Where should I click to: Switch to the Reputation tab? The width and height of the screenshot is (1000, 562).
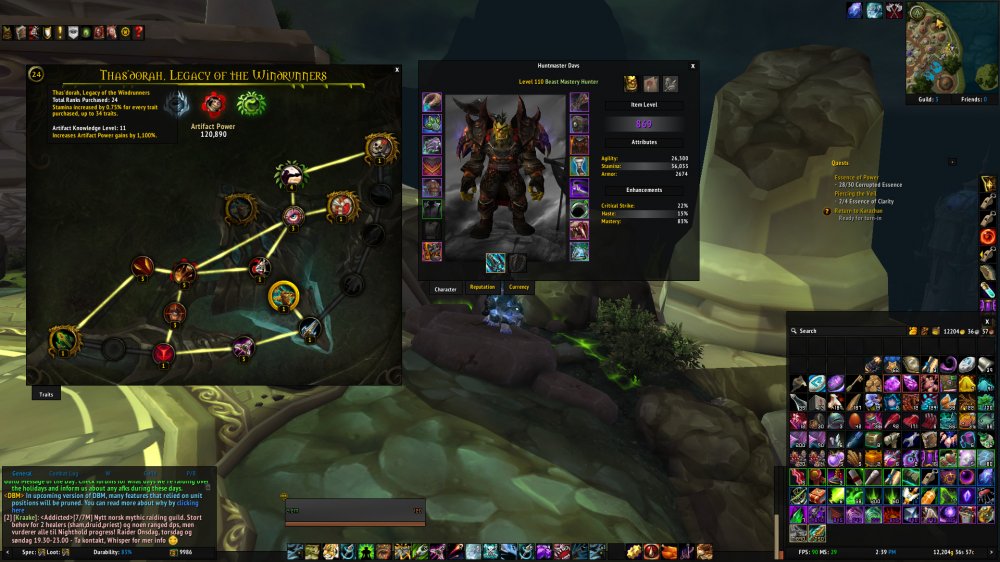tap(482, 288)
